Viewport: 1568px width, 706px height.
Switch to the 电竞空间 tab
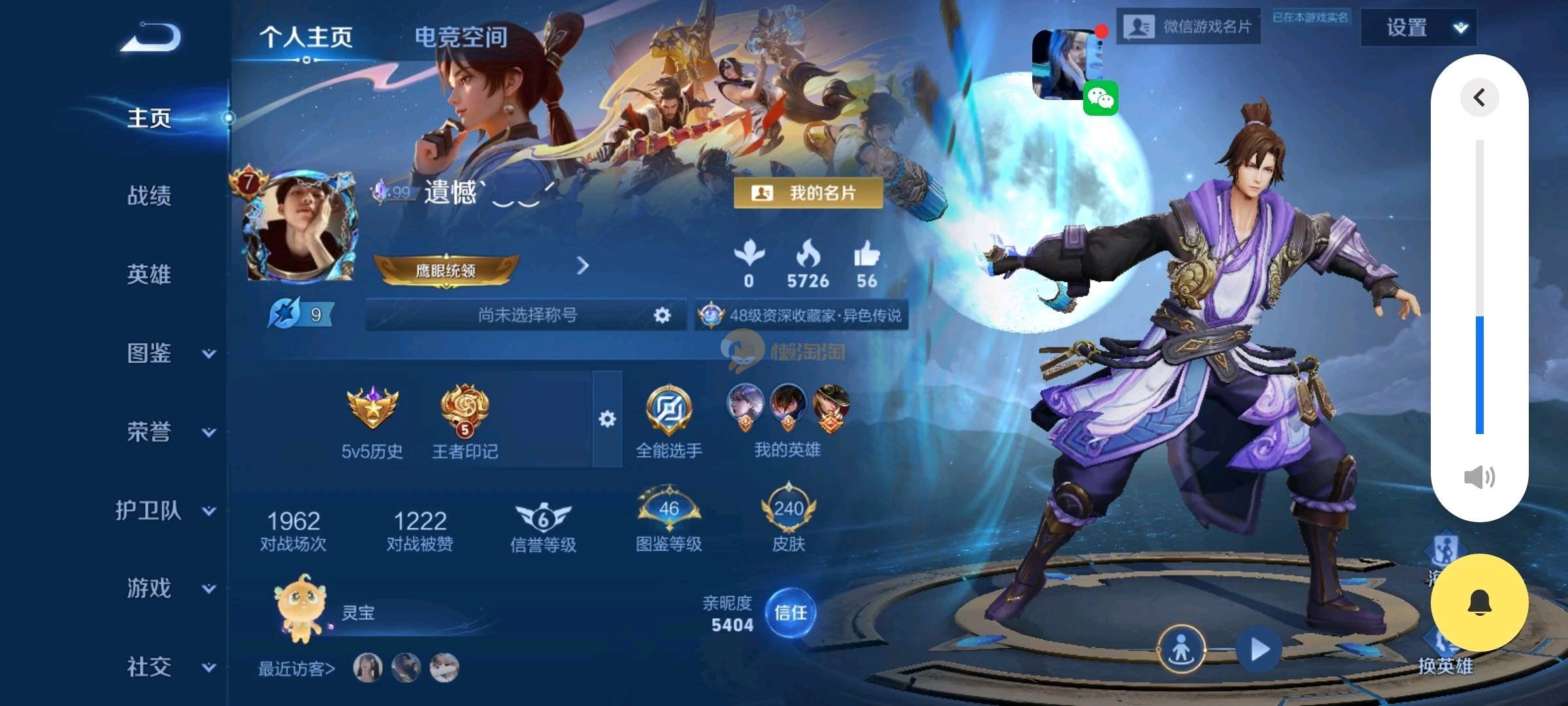tap(461, 37)
